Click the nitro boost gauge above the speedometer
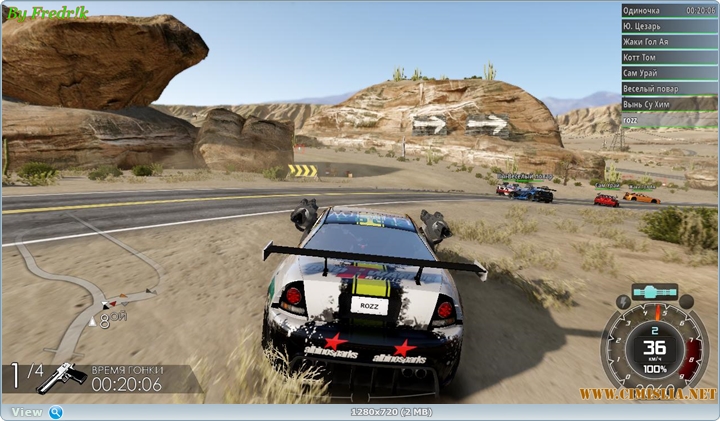This screenshot has width=720, height=421. (655, 292)
